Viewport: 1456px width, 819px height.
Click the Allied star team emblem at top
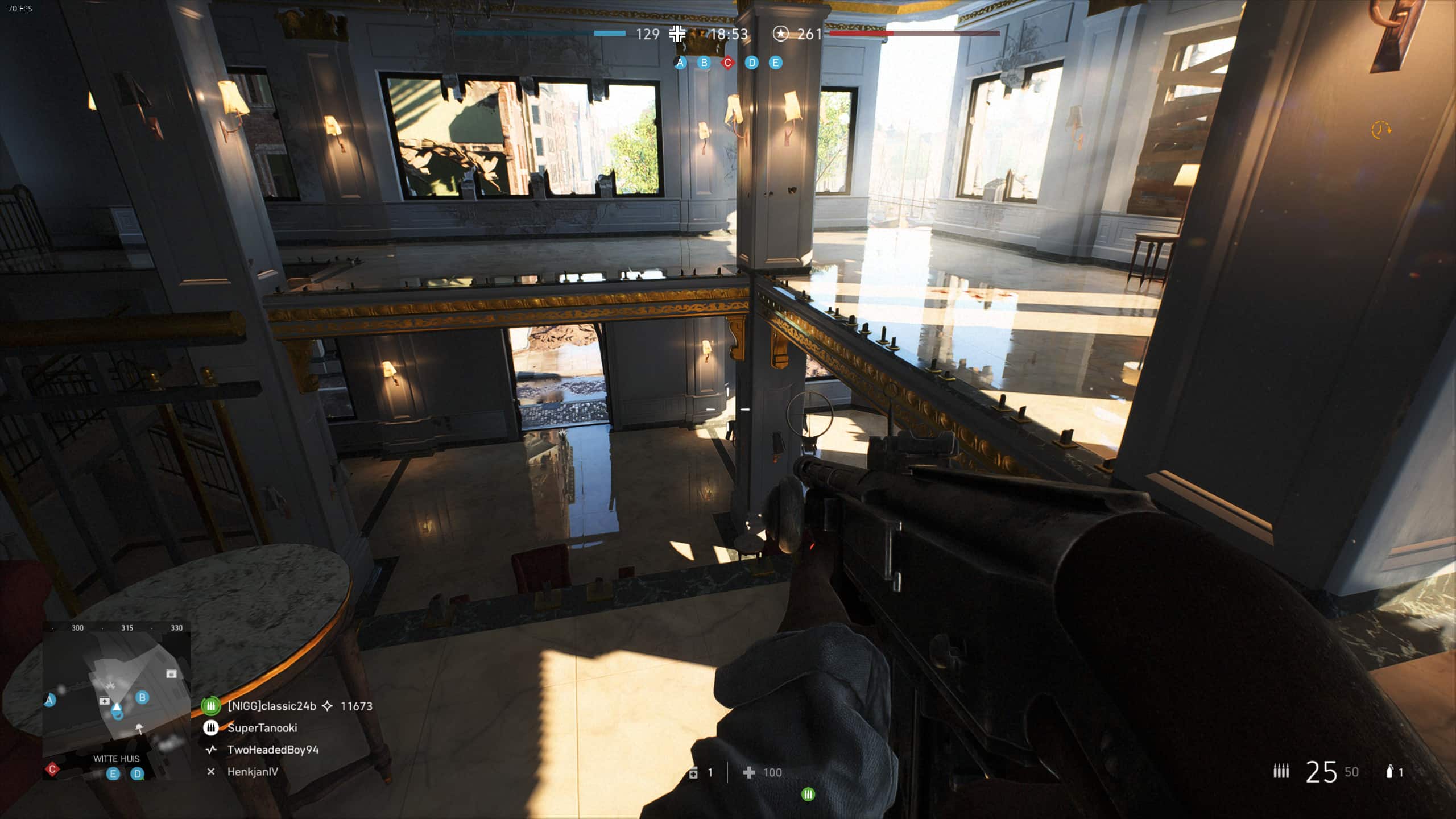[781, 34]
